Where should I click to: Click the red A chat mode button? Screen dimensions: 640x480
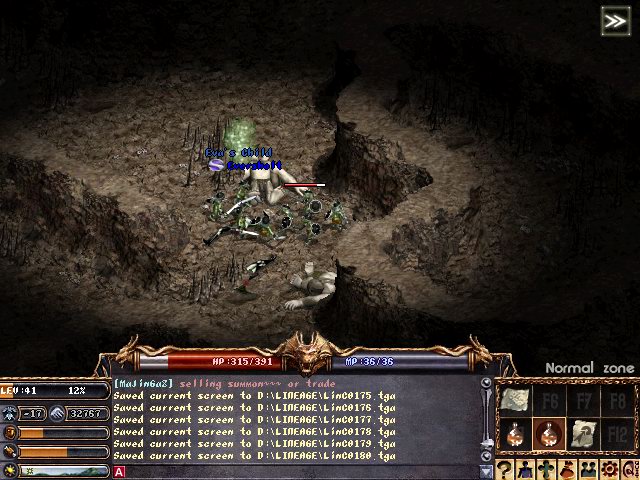coord(119,471)
